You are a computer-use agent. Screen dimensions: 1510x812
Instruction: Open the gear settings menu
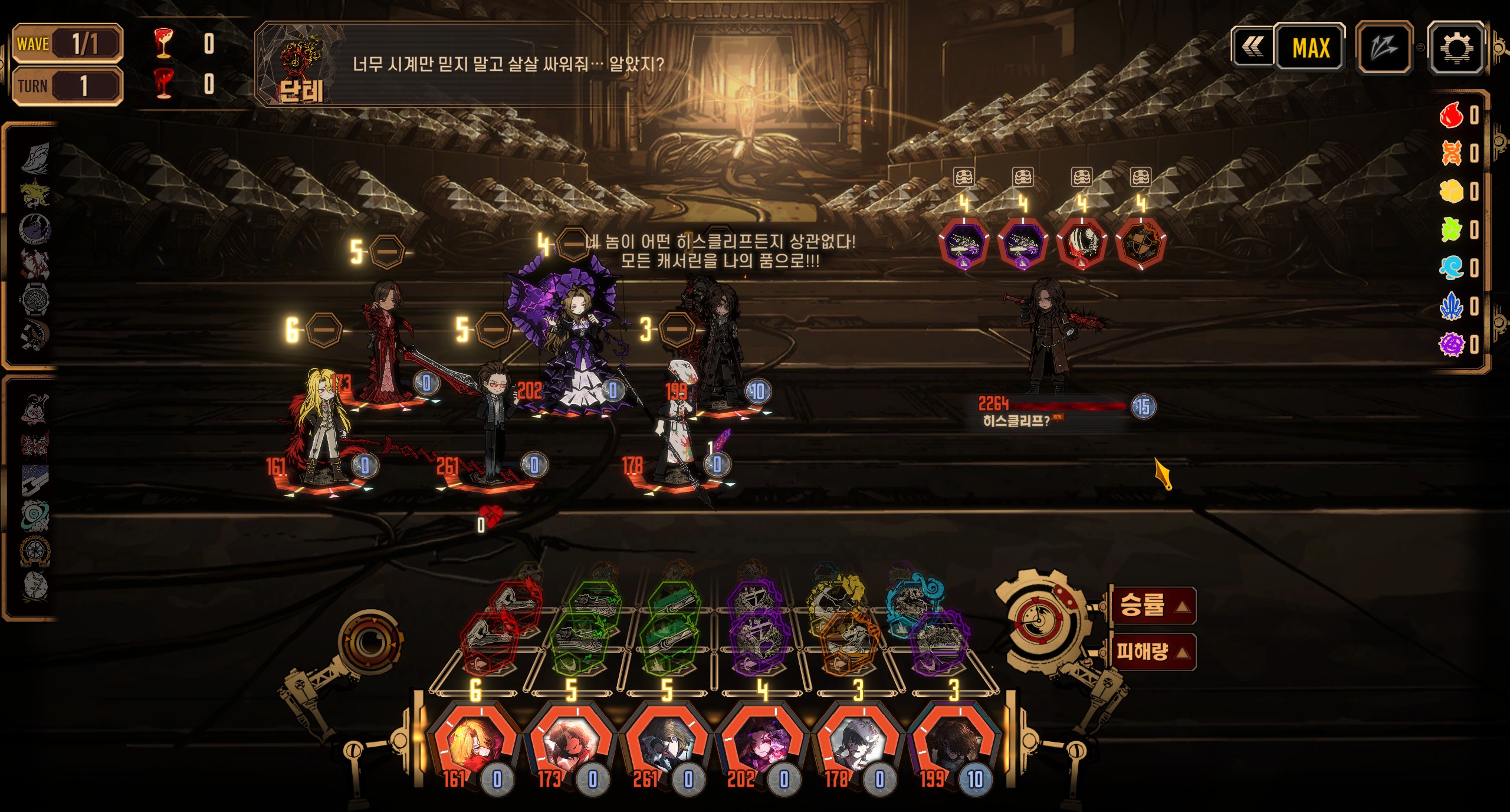(x=1455, y=47)
